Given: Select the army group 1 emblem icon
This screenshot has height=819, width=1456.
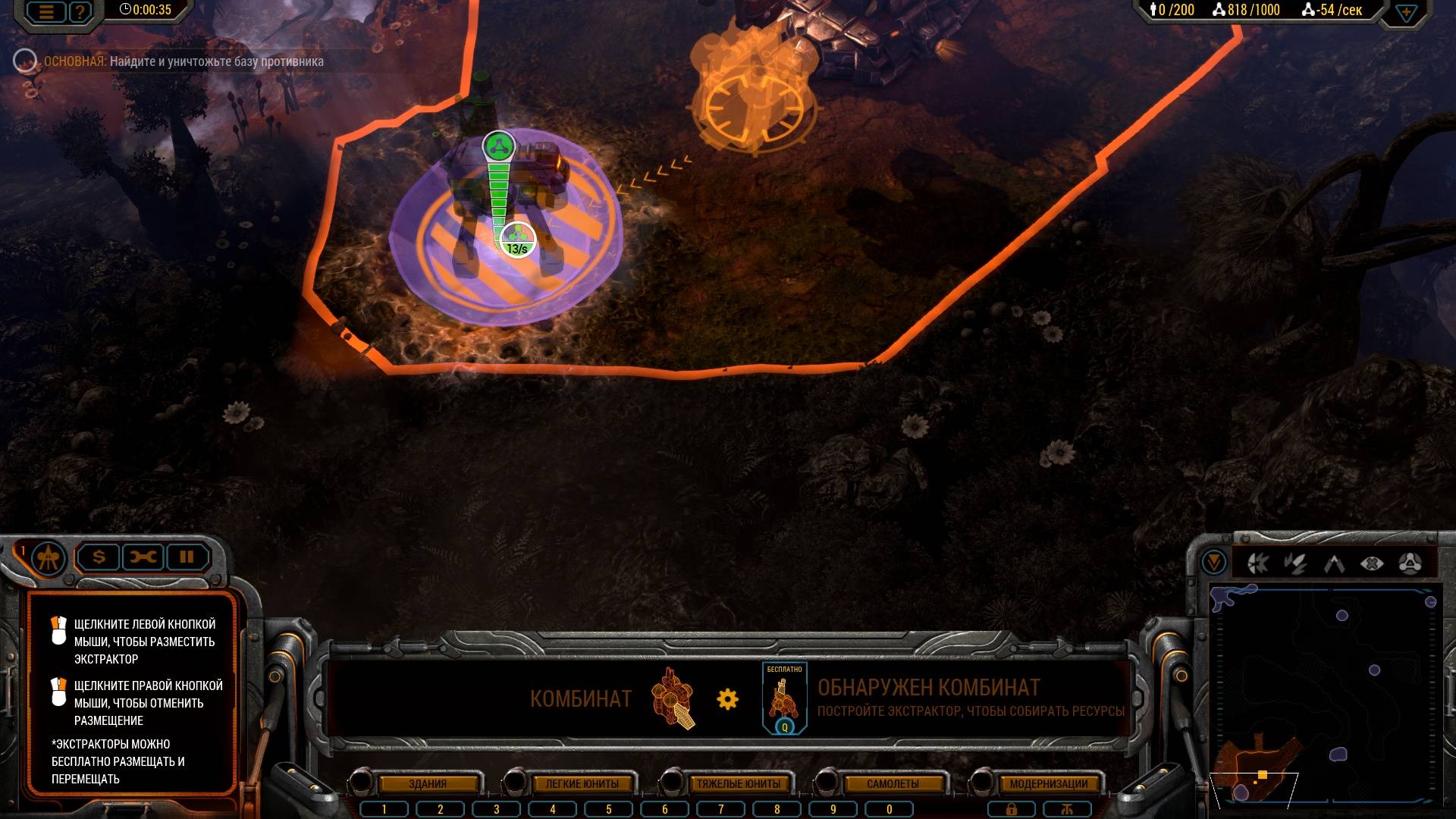Looking at the screenshot, I should click(x=49, y=558).
